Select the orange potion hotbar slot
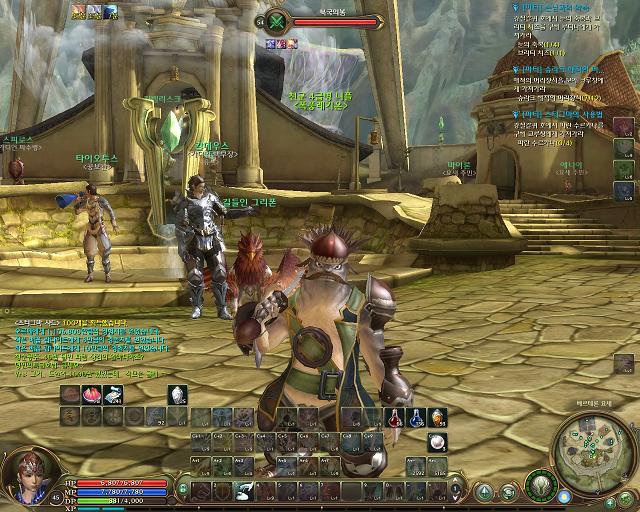 point(437,416)
